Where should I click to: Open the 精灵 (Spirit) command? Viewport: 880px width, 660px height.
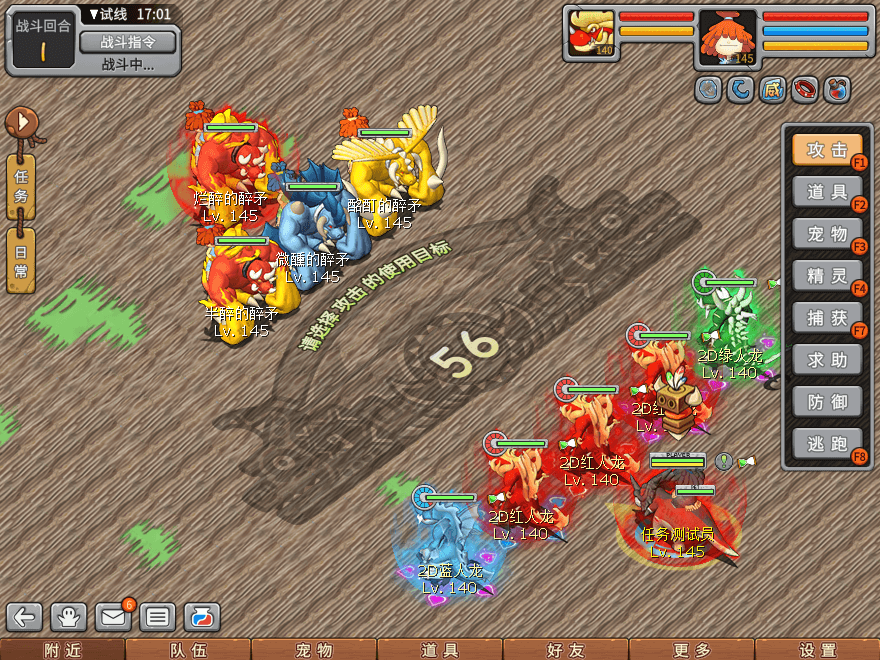click(x=827, y=274)
